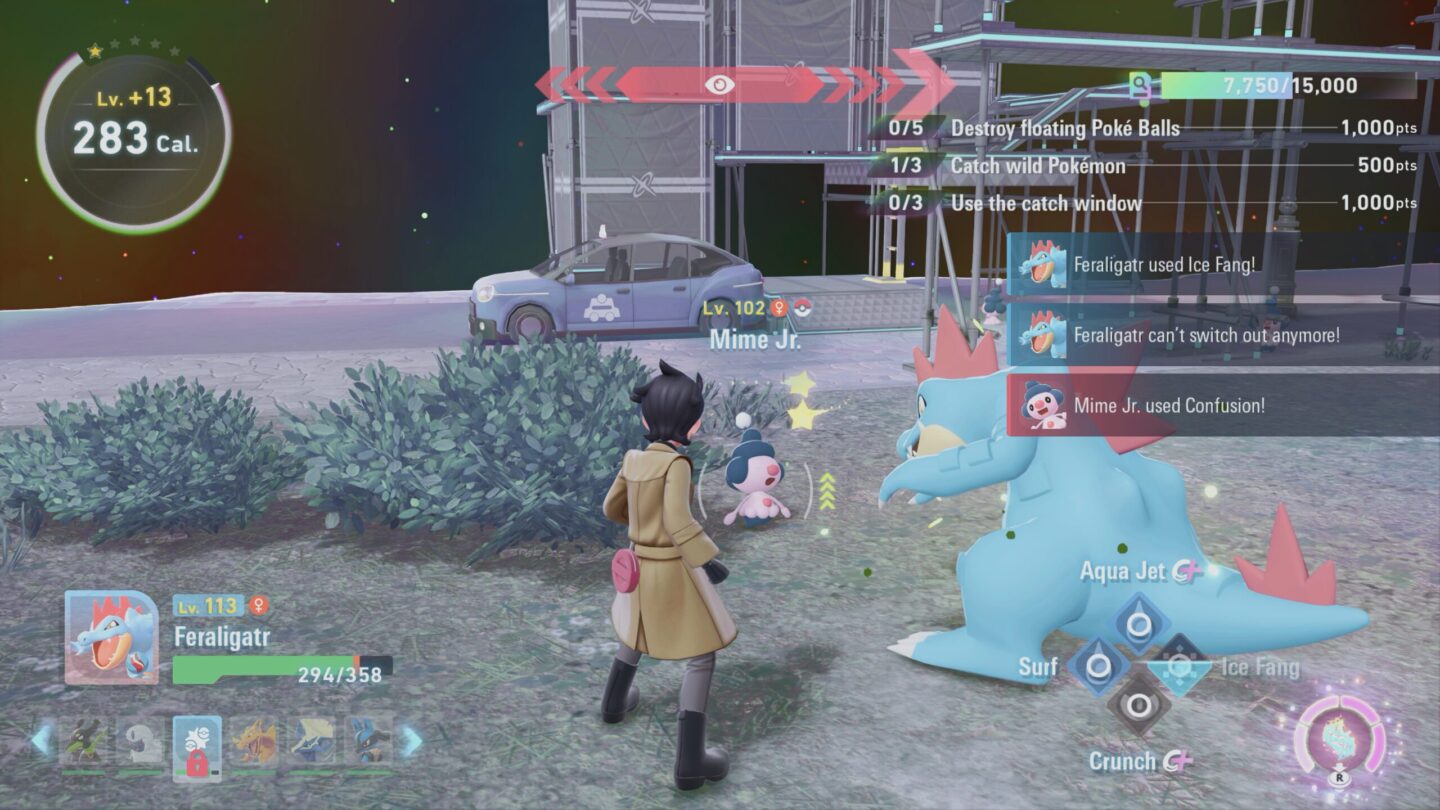The width and height of the screenshot is (1440, 810).
Task: Expand the party list with the right arrow
Action: click(x=410, y=740)
